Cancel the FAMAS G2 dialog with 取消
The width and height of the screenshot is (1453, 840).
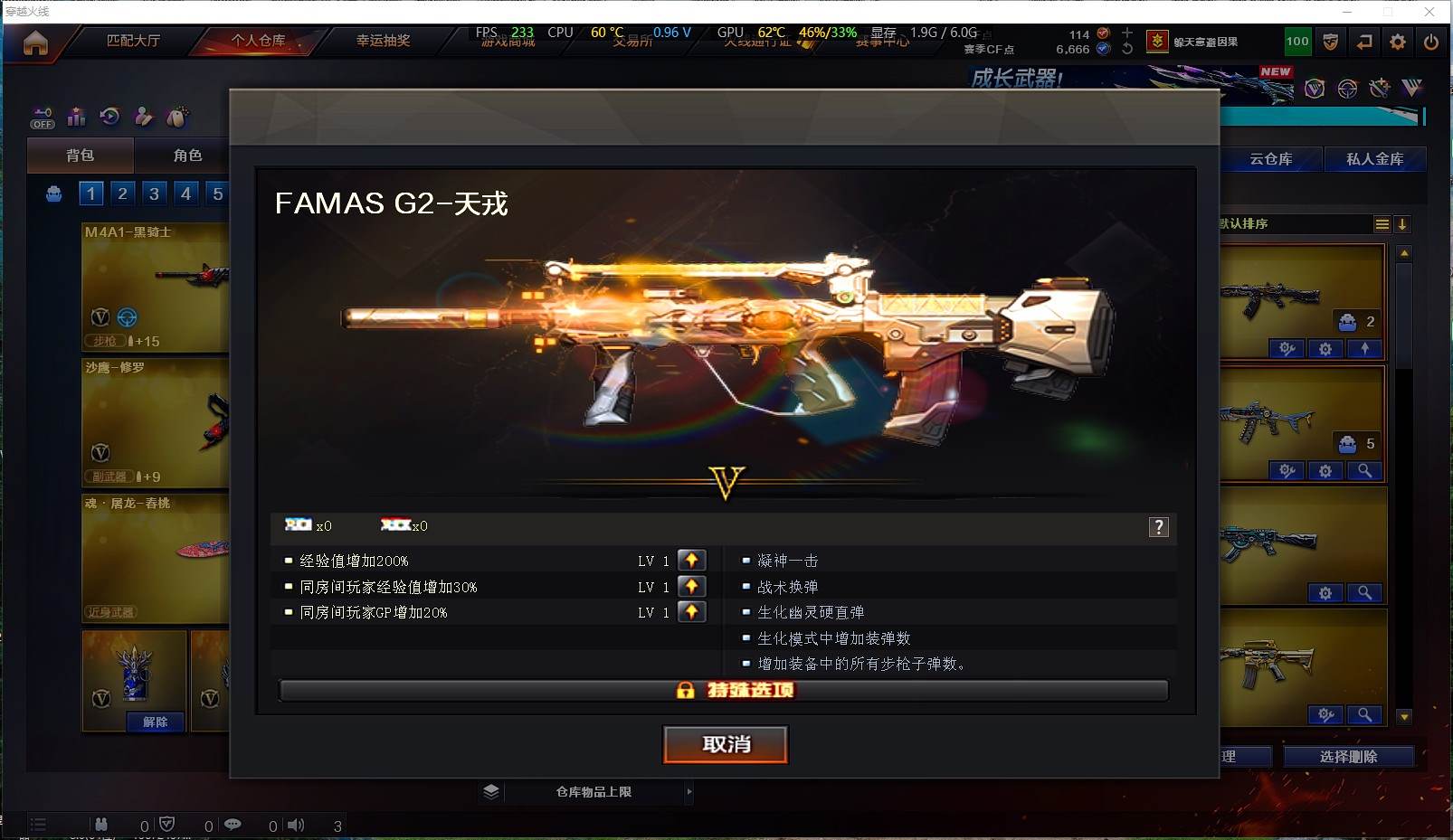(726, 744)
